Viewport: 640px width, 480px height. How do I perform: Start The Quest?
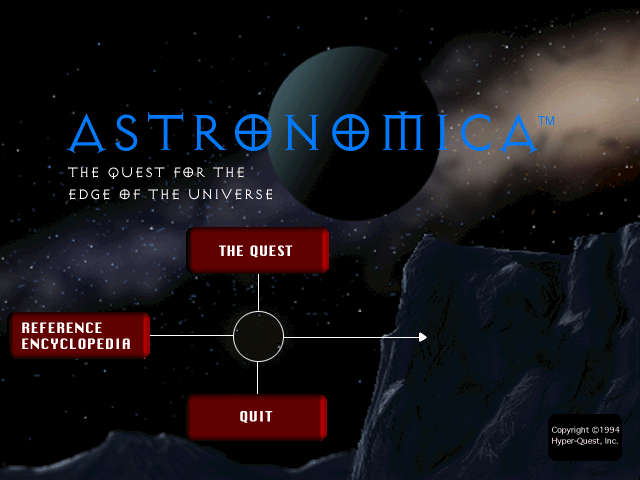pyautogui.click(x=257, y=250)
